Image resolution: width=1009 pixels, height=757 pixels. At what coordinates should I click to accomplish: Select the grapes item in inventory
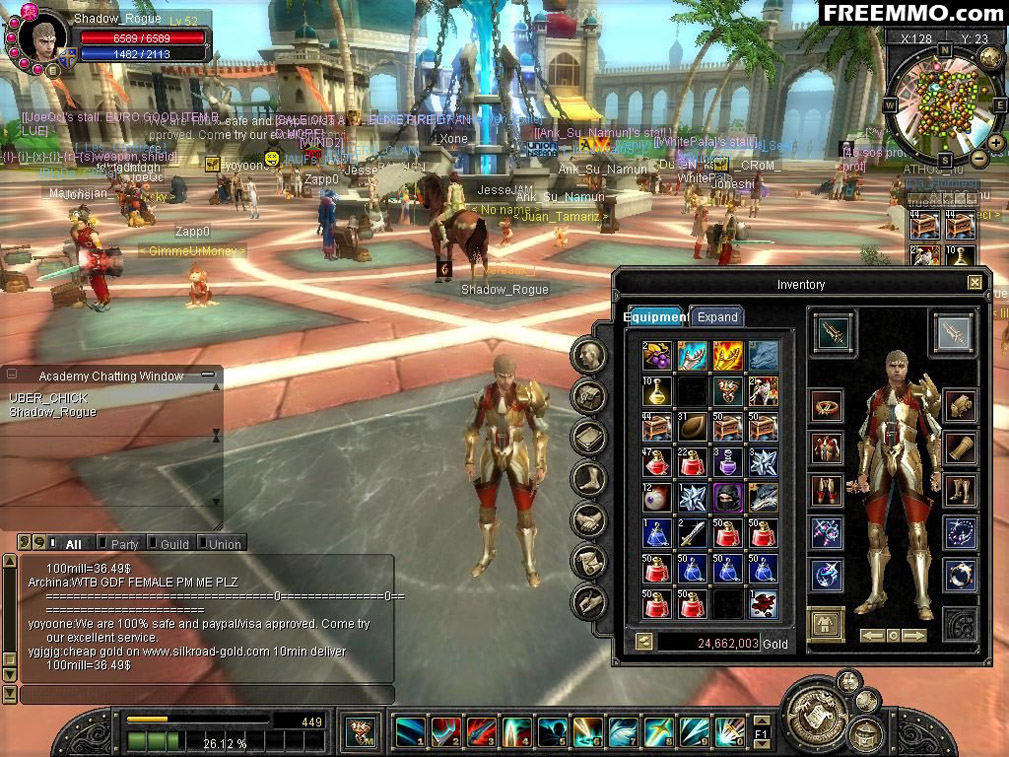(657, 355)
